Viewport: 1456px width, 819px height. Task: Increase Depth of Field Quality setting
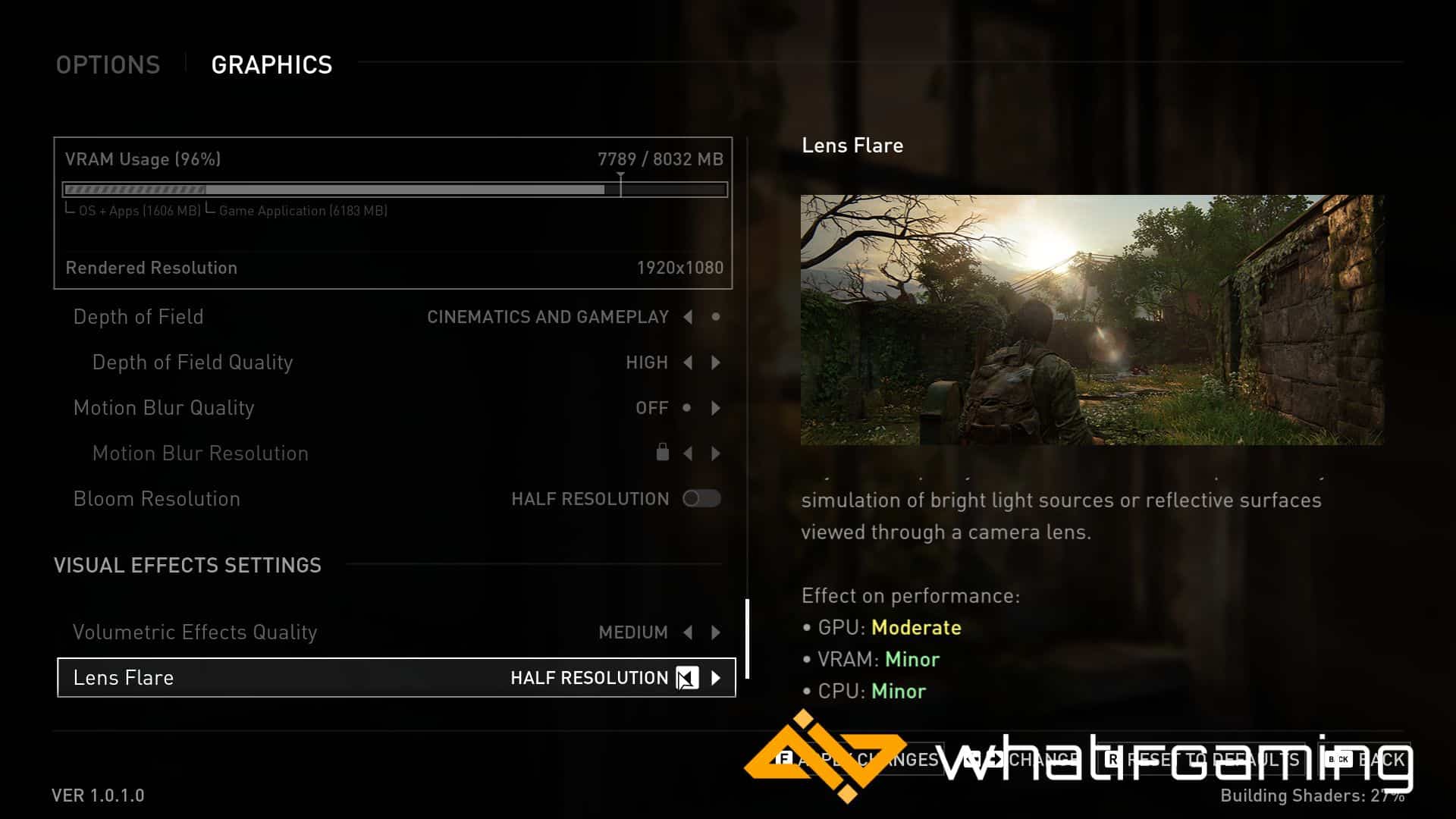click(716, 362)
